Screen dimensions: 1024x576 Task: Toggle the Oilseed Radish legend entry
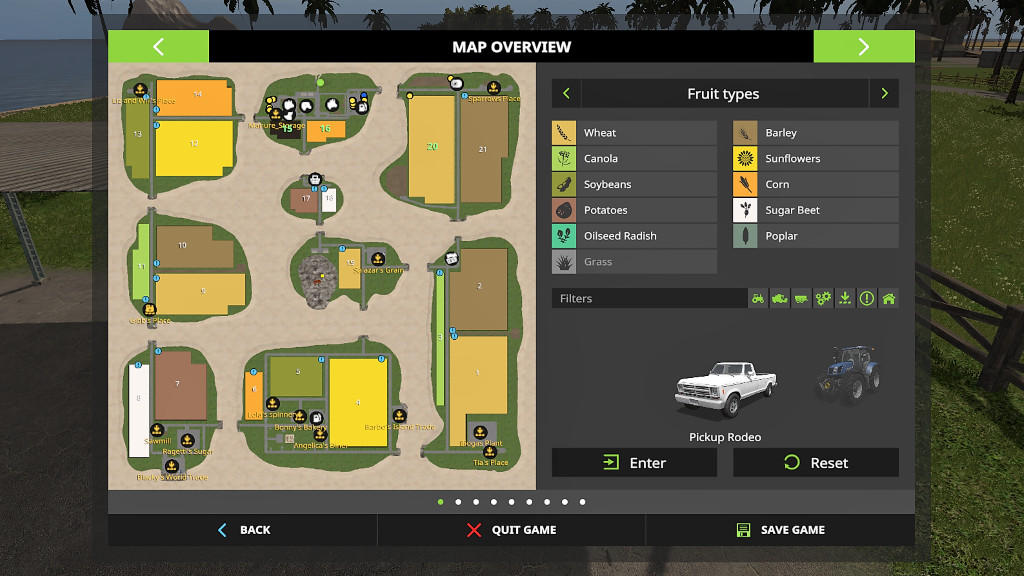[634, 236]
